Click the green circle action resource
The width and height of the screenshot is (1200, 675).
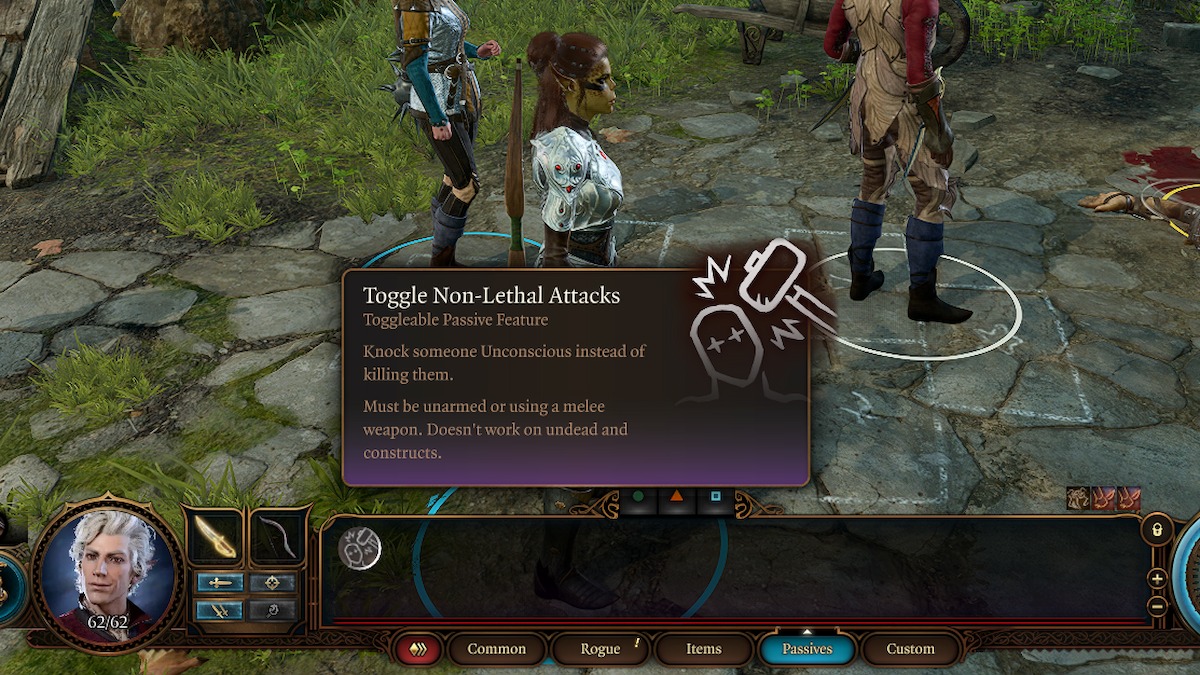637,496
